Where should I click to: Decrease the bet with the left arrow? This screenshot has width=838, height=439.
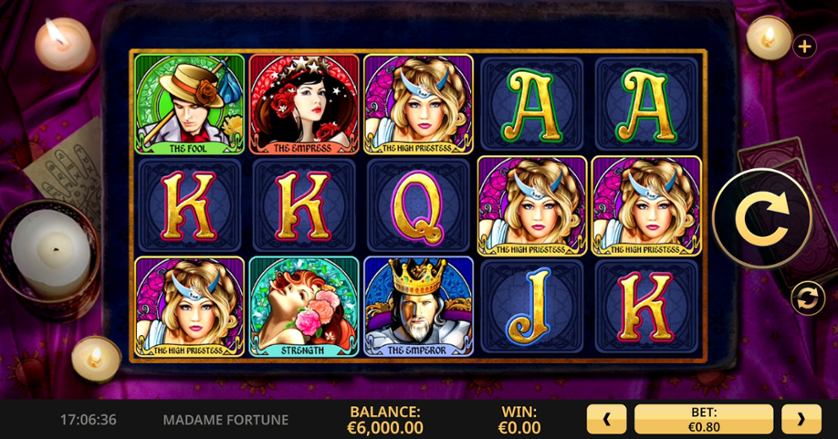(608, 418)
